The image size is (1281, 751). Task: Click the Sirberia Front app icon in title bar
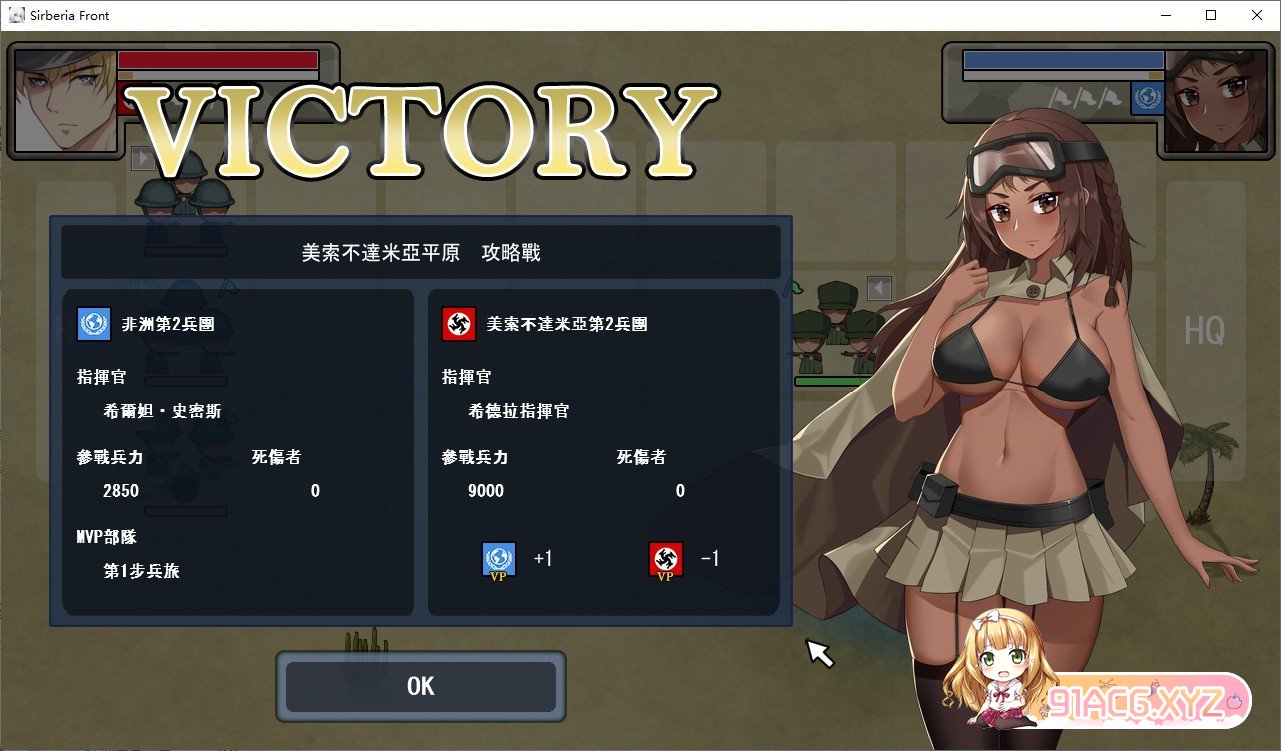(x=16, y=15)
